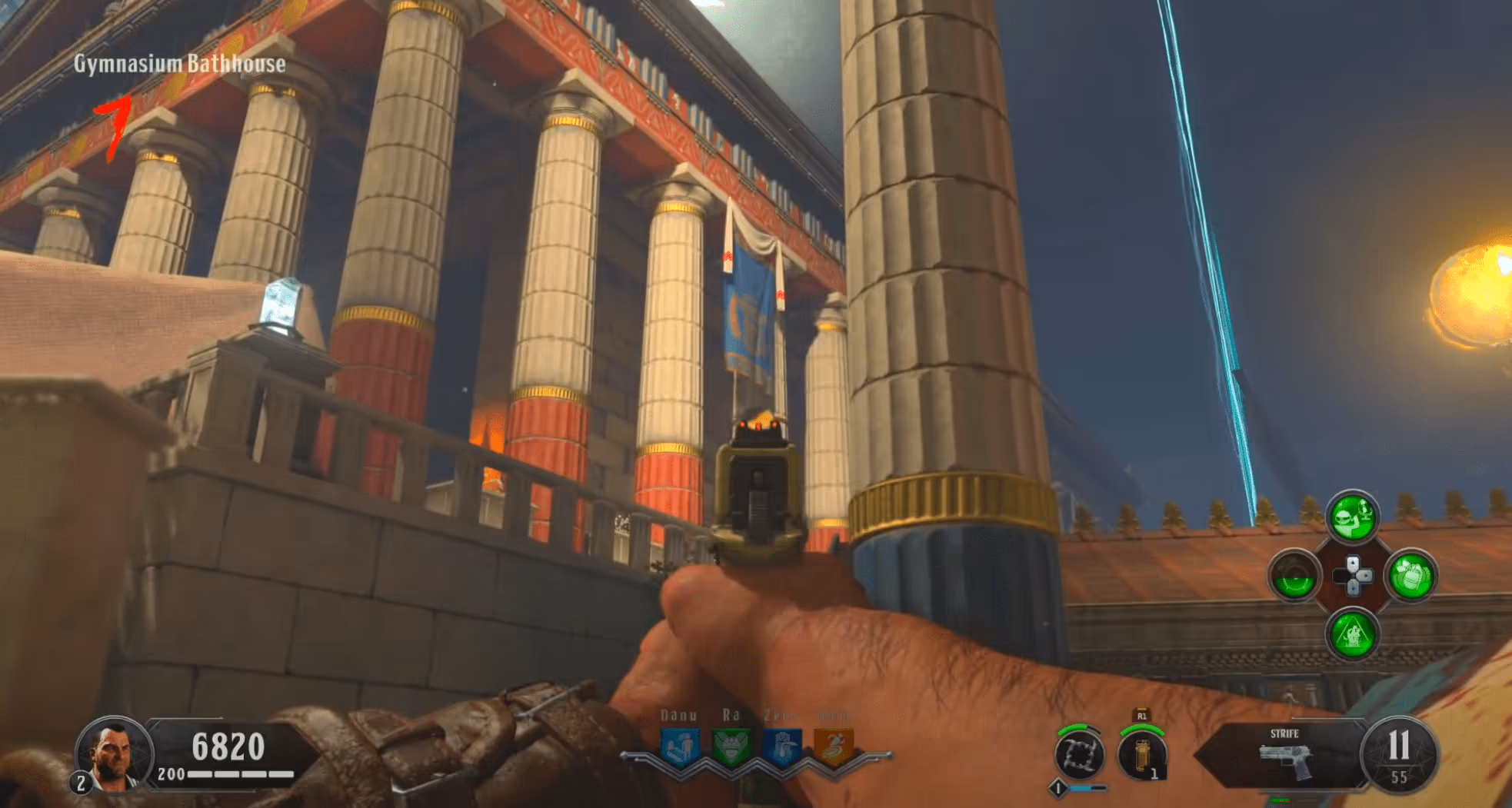Viewport: 1512px width, 808px height.
Task: Activate the half-charged left elixir
Action: [1294, 576]
